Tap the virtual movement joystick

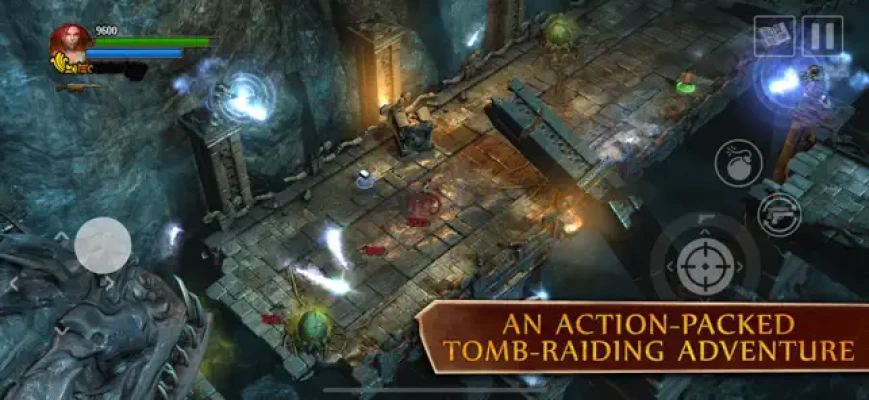click(103, 245)
